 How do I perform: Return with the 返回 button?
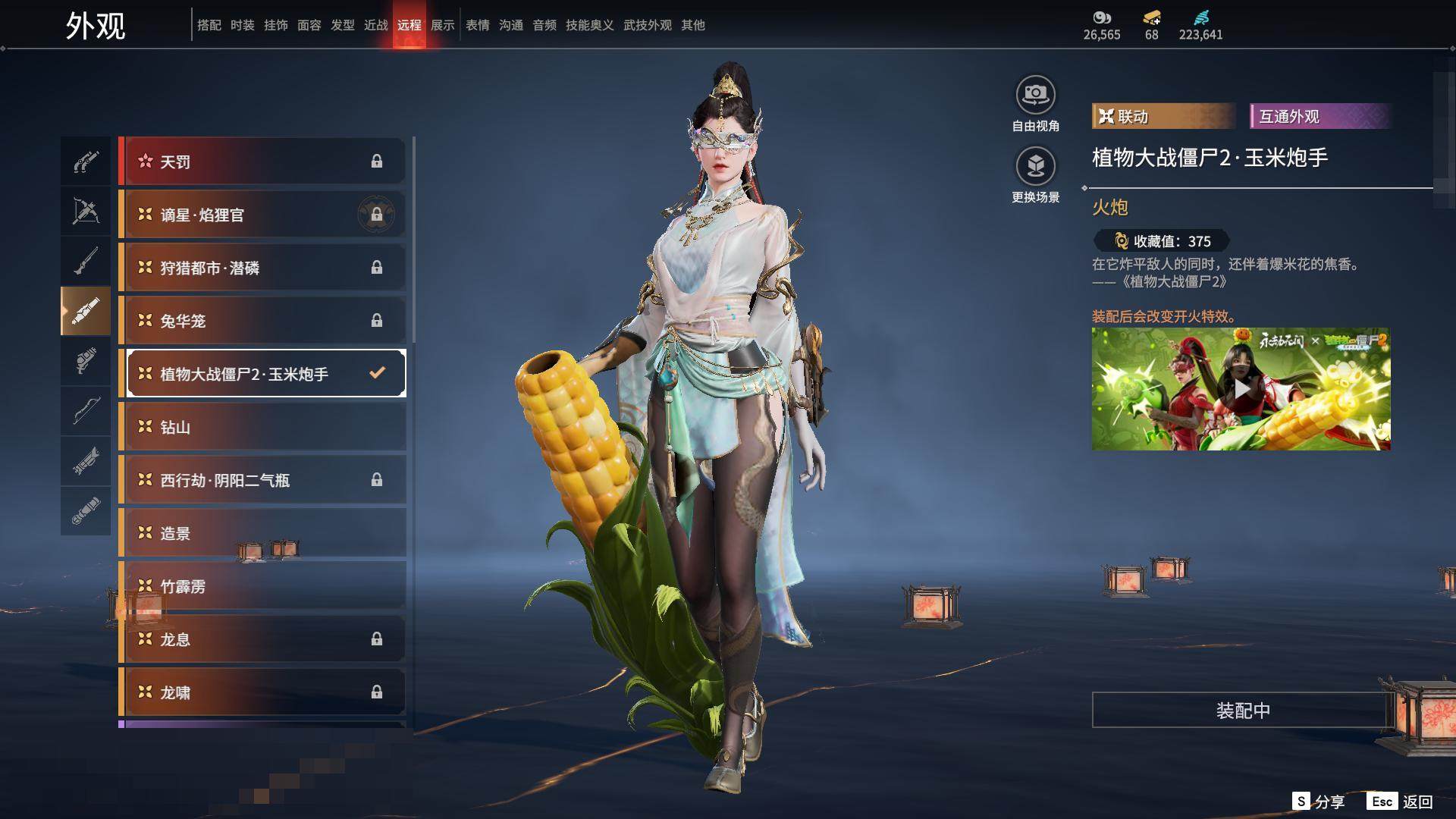1401,802
